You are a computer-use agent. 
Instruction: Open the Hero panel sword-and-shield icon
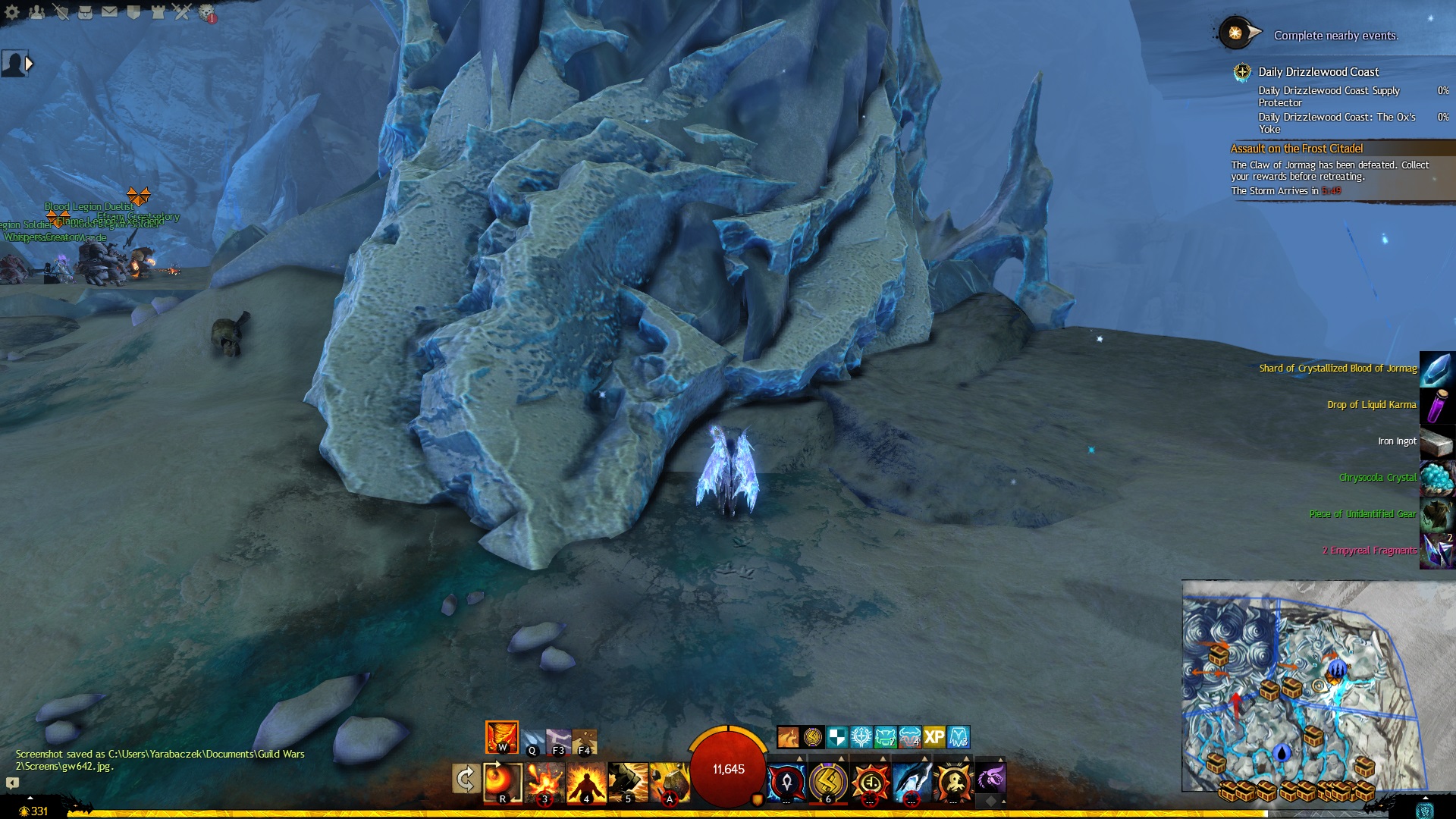61,12
